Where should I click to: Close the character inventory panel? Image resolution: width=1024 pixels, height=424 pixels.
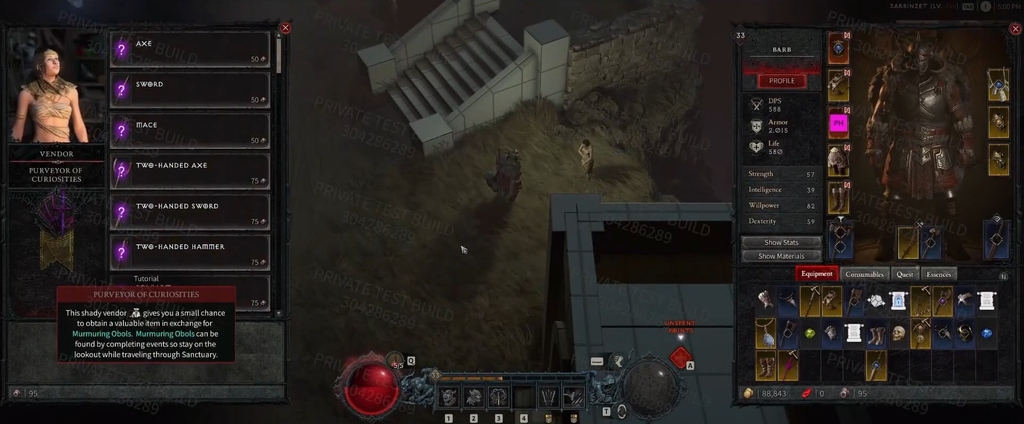click(x=1016, y=28)
